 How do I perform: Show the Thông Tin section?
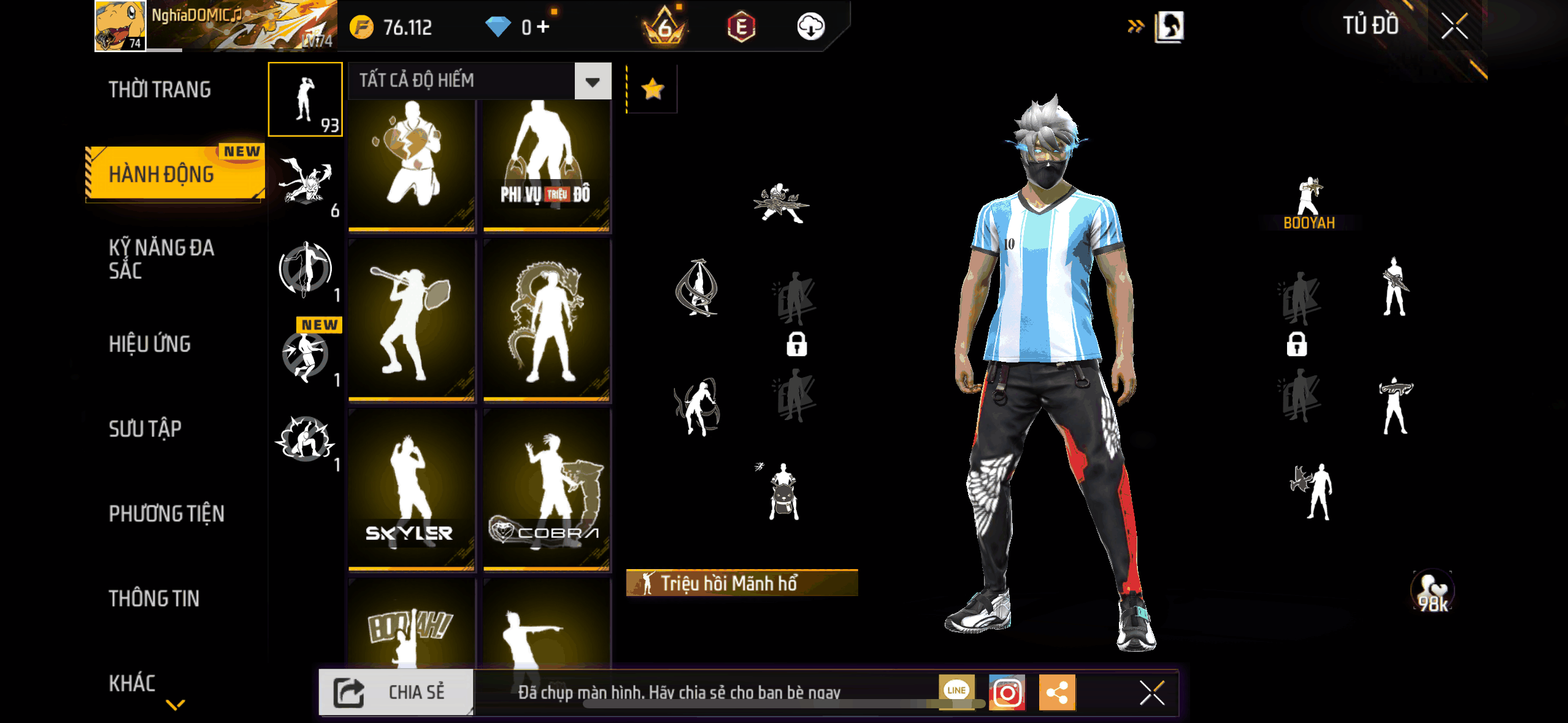154,599
